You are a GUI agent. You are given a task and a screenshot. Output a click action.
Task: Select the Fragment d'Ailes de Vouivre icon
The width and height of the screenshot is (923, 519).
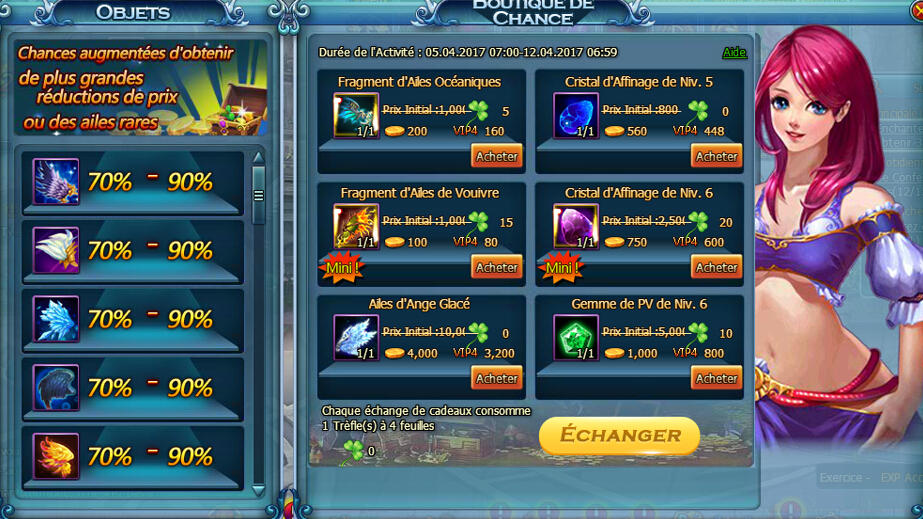[x=356, y=227]
